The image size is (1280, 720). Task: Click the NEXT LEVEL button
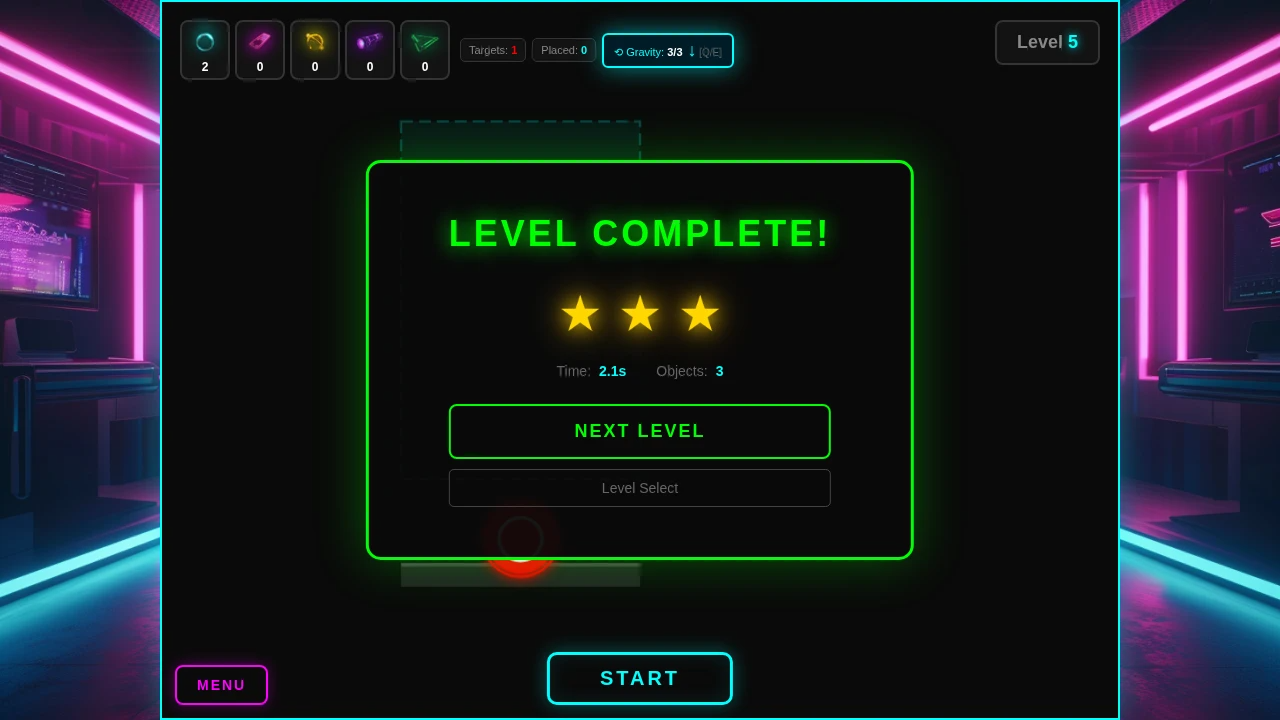coord(640,431)
